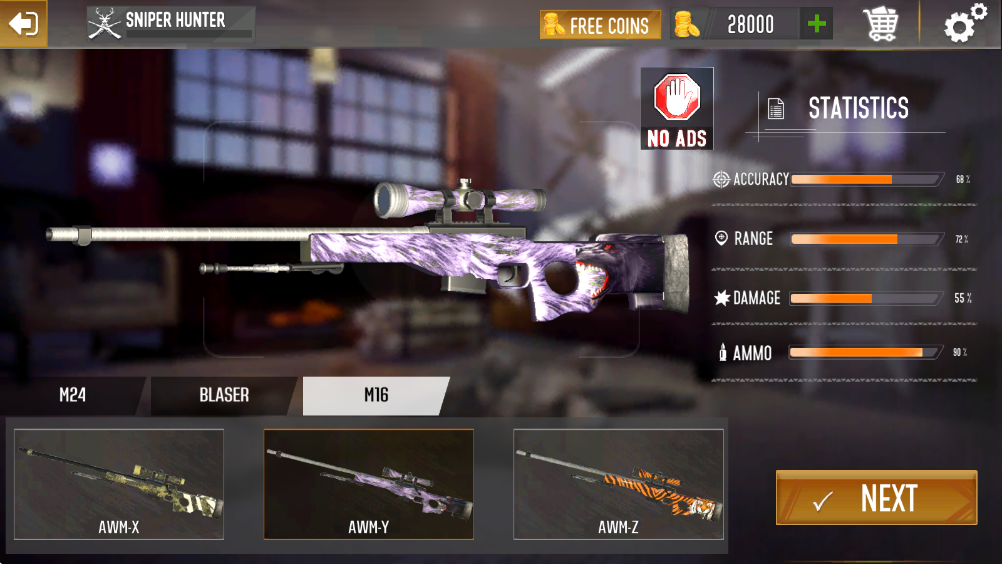
Task: Tap the No Ads button
Action: click(677, 109)
